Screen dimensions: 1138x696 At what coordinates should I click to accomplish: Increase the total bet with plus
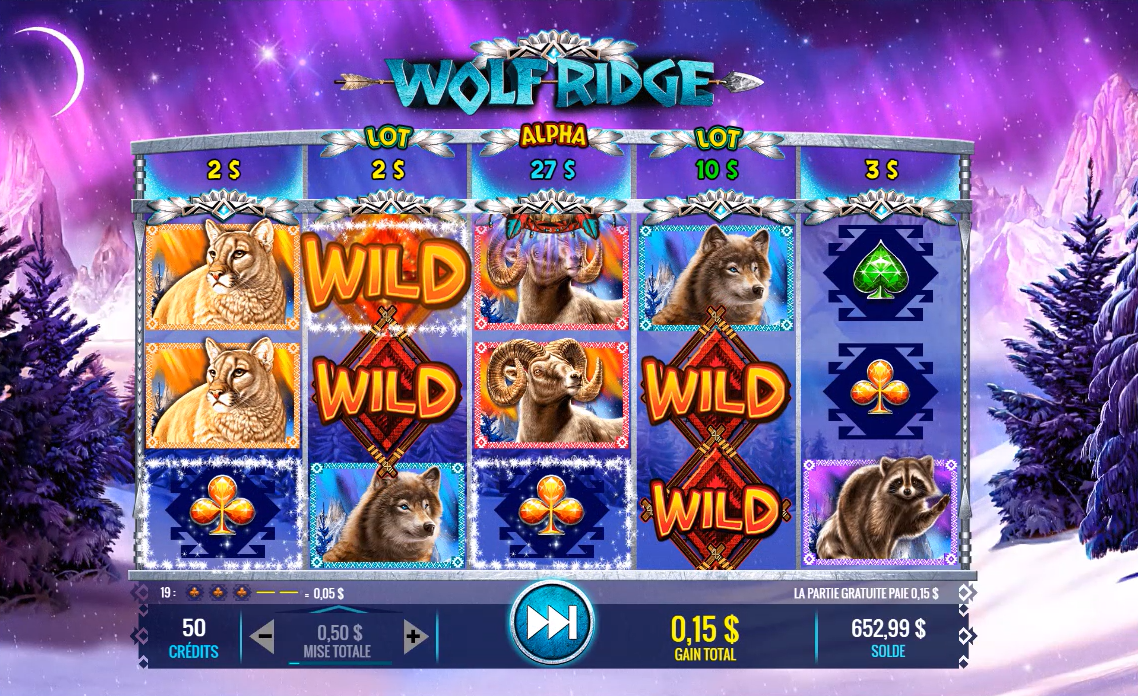click(x=415, y=635)
